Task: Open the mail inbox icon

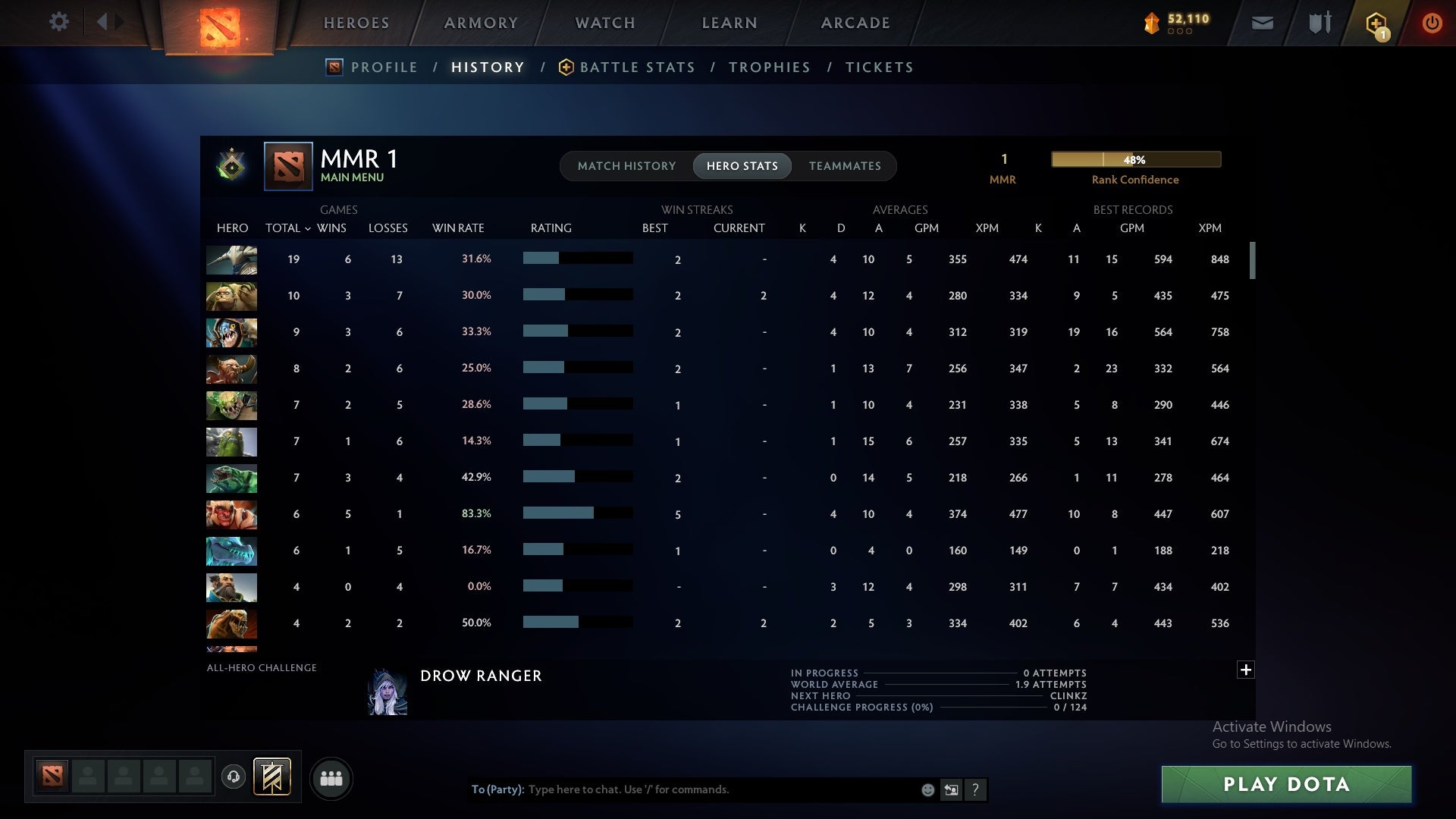Action: coord(1261,23)
